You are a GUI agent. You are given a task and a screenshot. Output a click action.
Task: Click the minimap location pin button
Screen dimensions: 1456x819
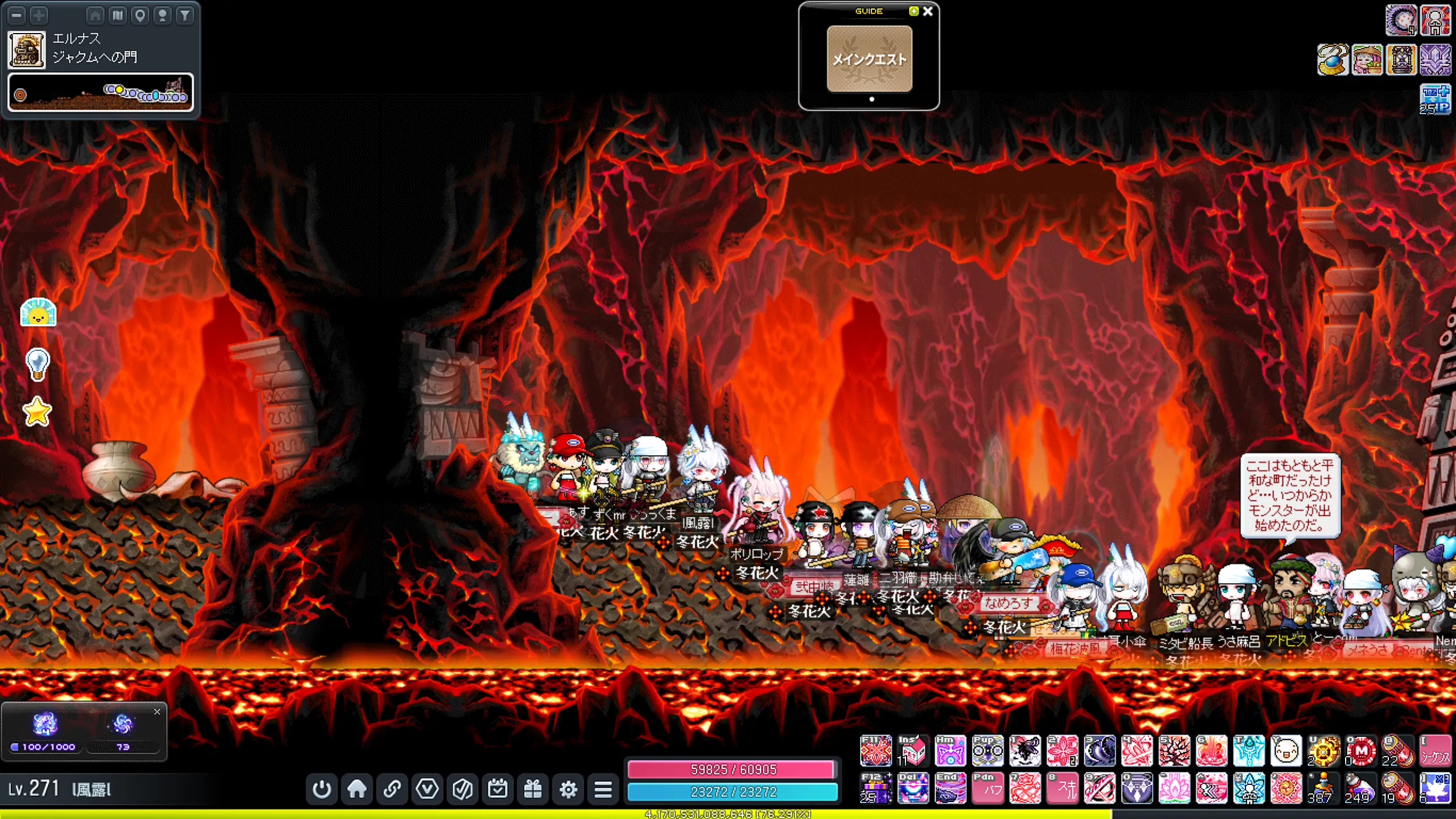point(140,15)
